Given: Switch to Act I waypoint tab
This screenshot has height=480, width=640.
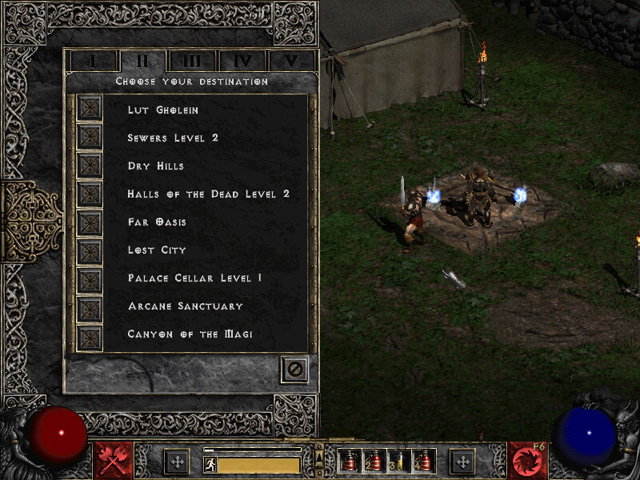Looking at the screenshot, I should pyautogui.click(x=93, y=60).
